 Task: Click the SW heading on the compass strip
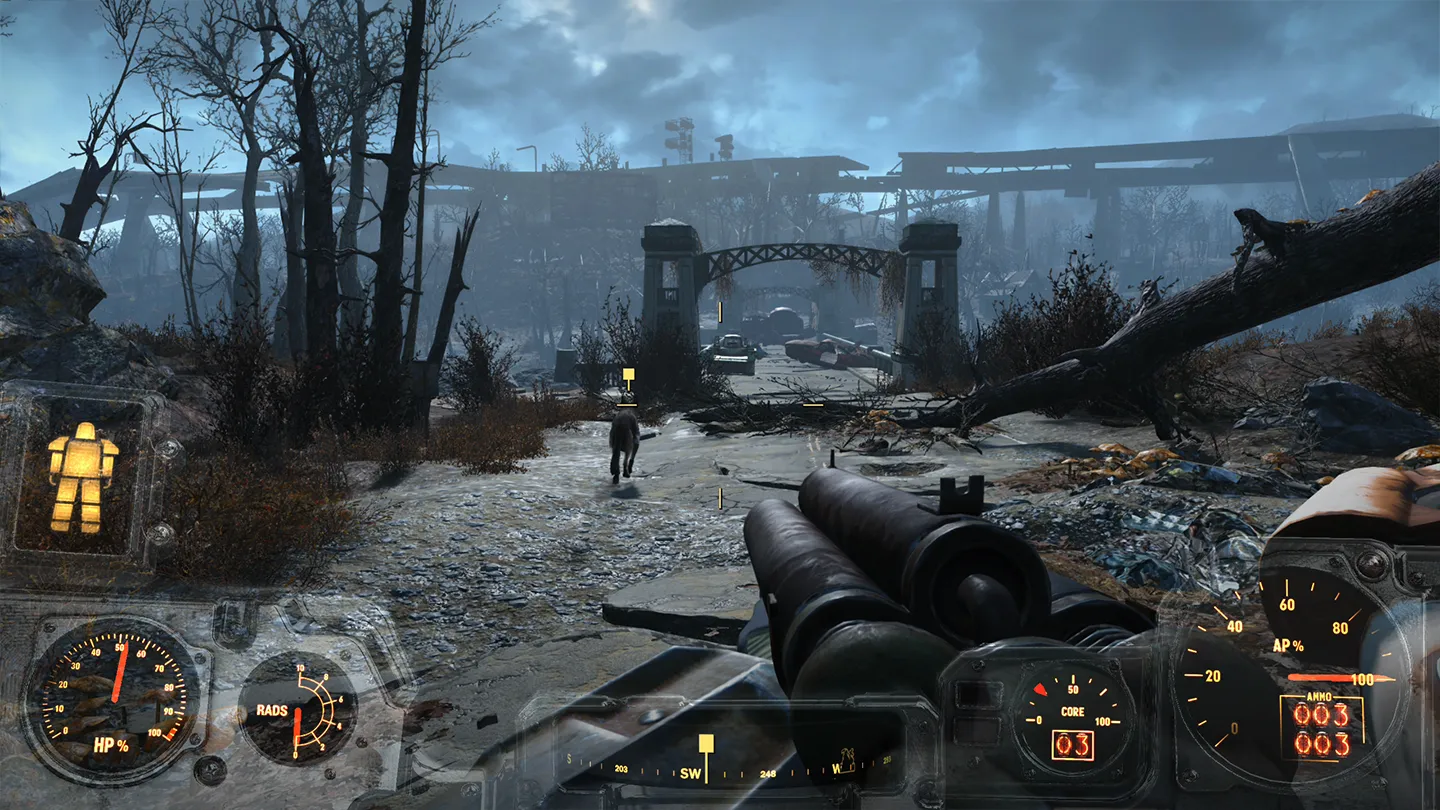click(691, 774)
